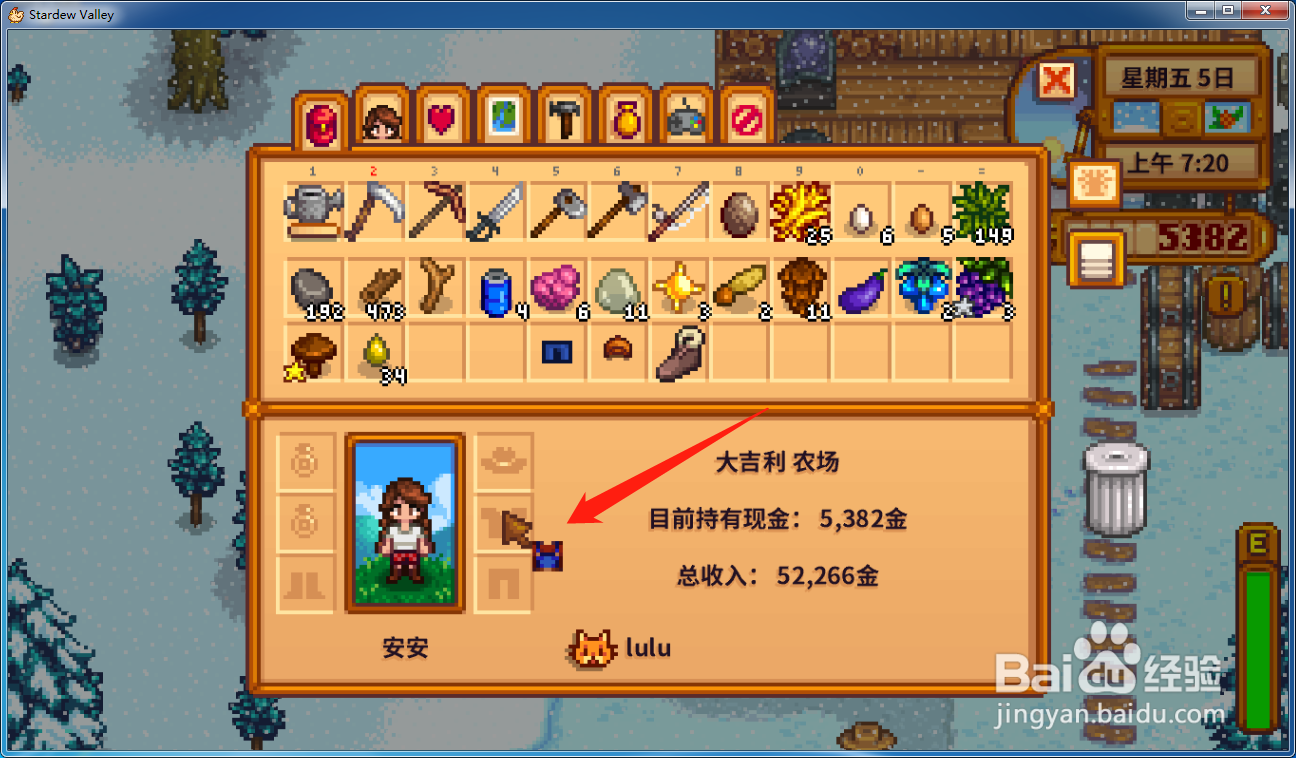Open the collections tab with coin pouch icon
1296x758 pixels.
pyautogui.click(x=624, y=118)
